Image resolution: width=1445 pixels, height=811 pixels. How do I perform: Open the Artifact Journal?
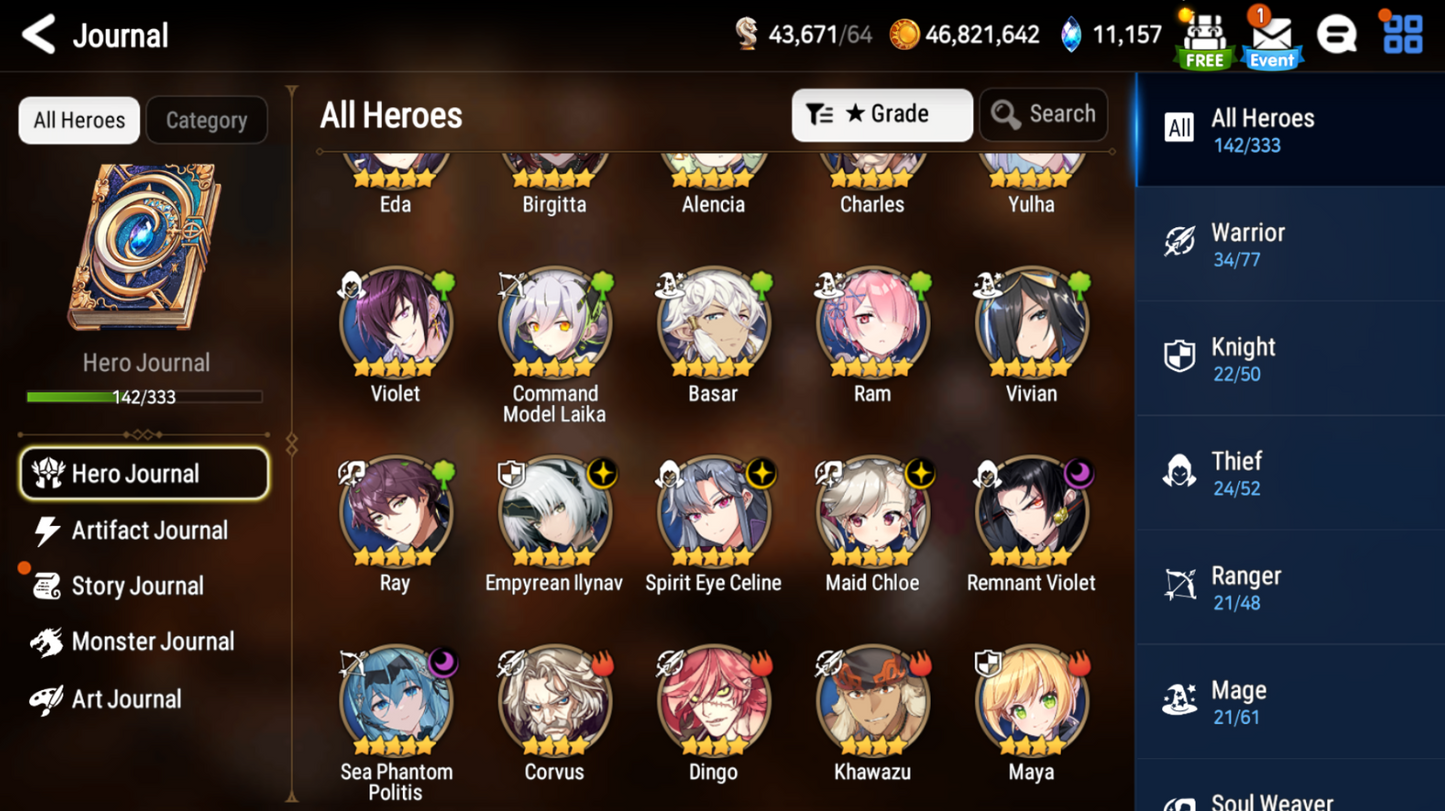[x=148, y=530]
